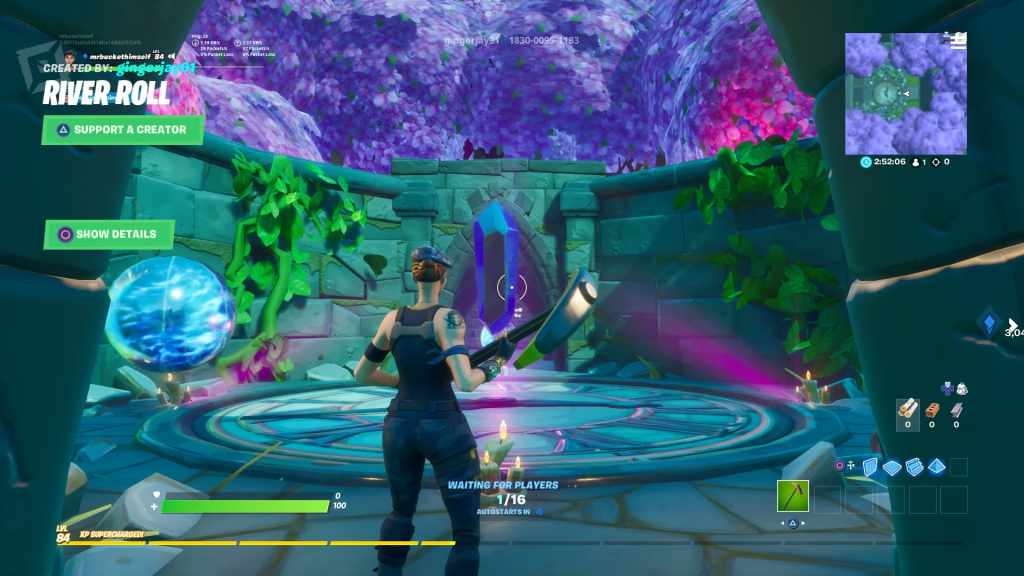This screenshot has width=1024, height=576.
Task: Pick the stairs building piece
Action: 914,466
